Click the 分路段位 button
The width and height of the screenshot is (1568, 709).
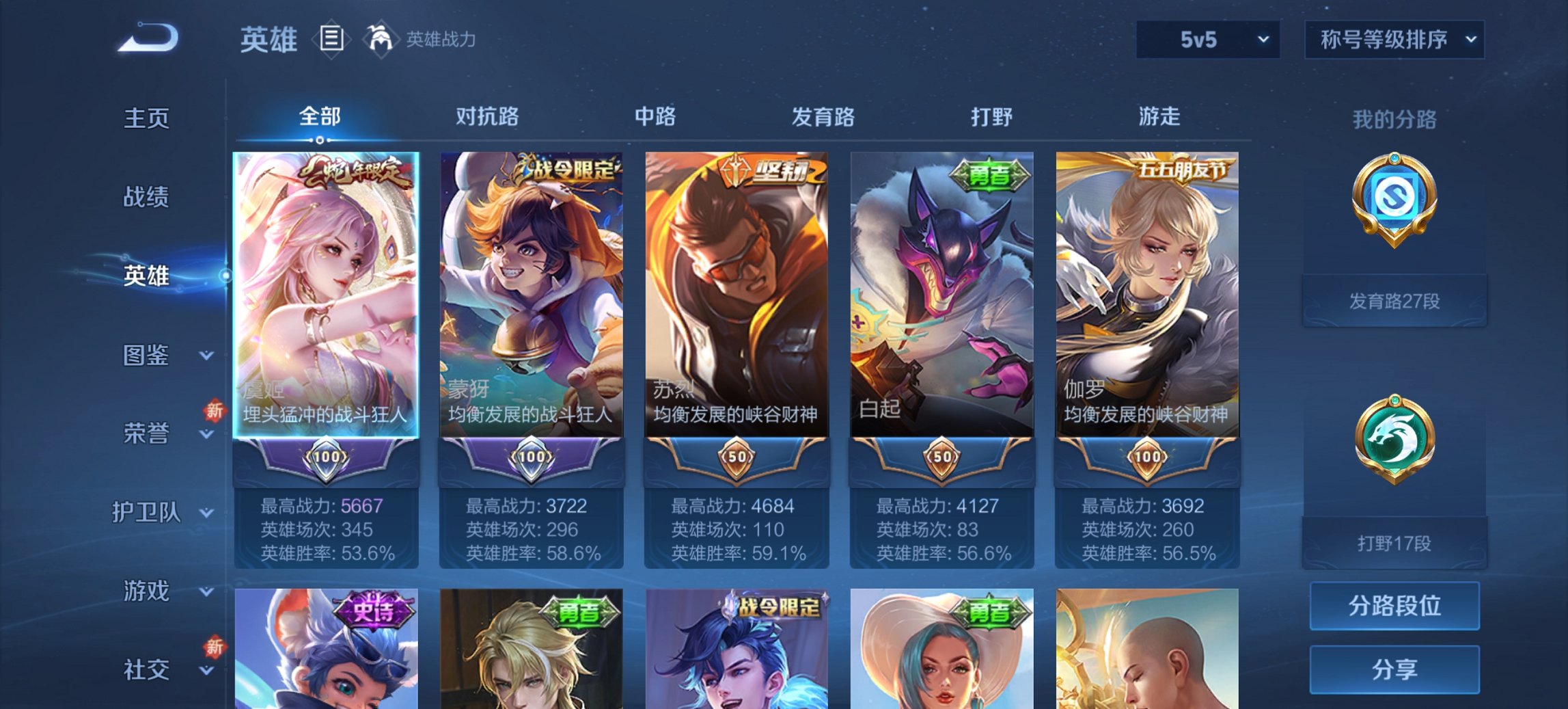pos(1394,606)
